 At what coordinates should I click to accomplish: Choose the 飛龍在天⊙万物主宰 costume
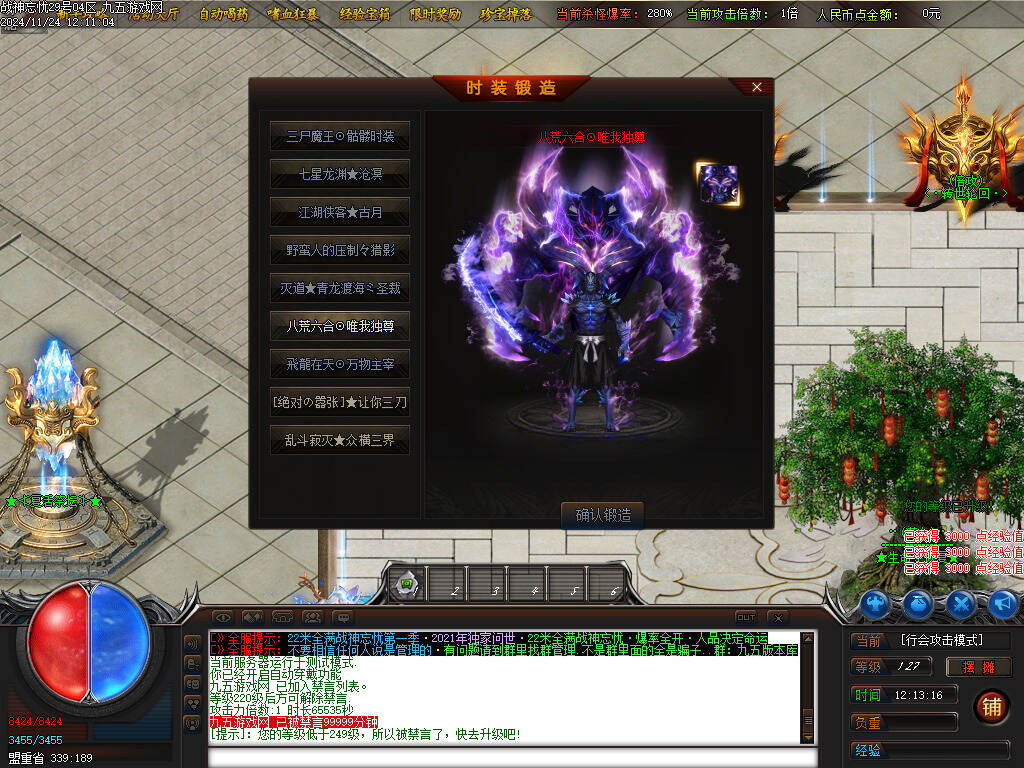point(340,364)
